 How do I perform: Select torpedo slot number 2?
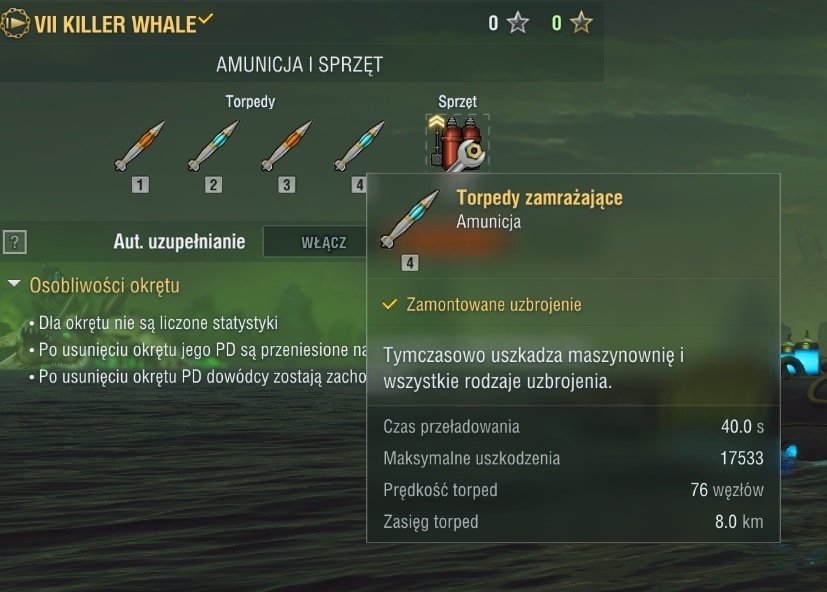[x=213, y=147]
